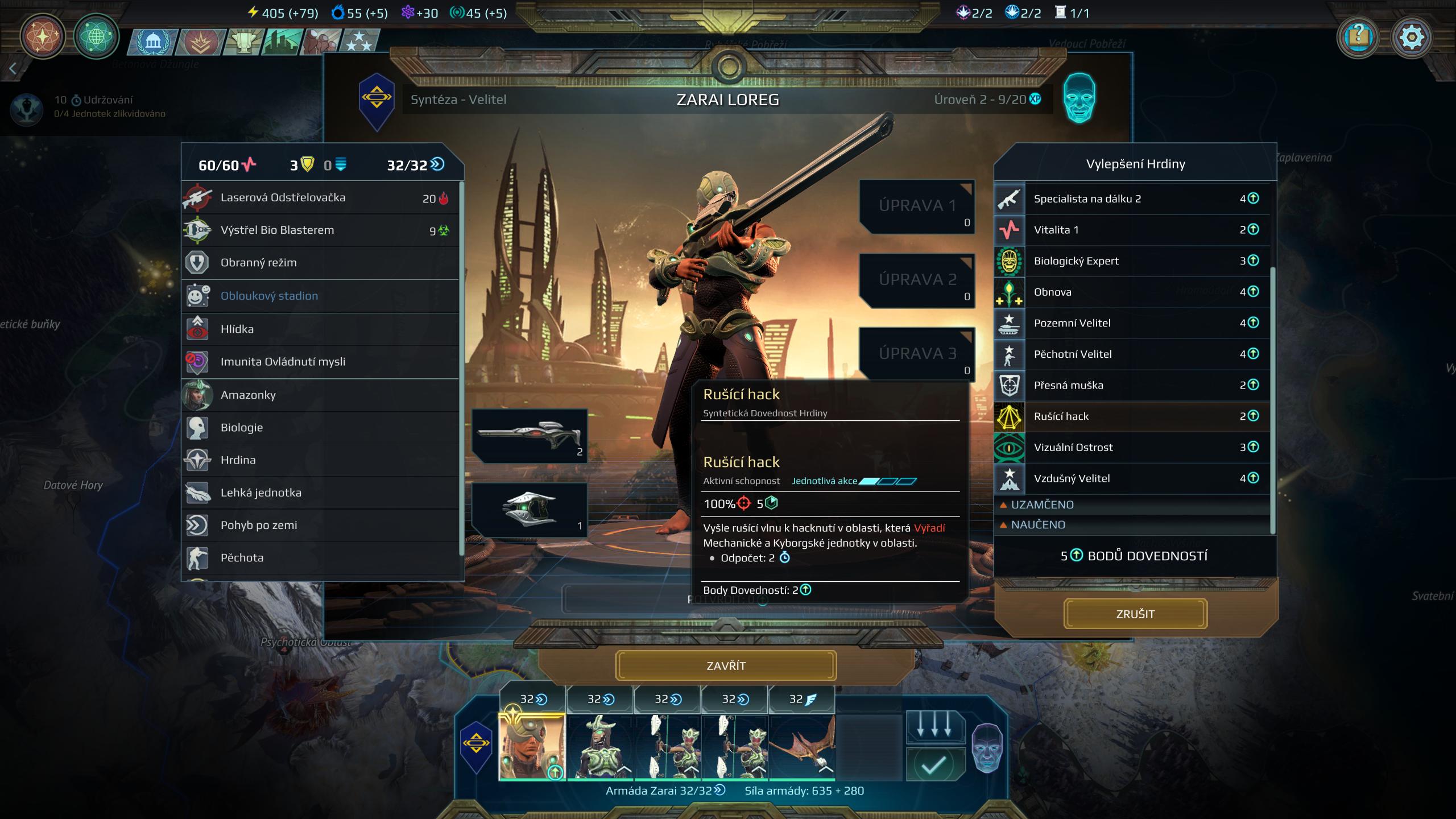
Task: Open the Úprava 3 mod slot
Action: [917, 354]
